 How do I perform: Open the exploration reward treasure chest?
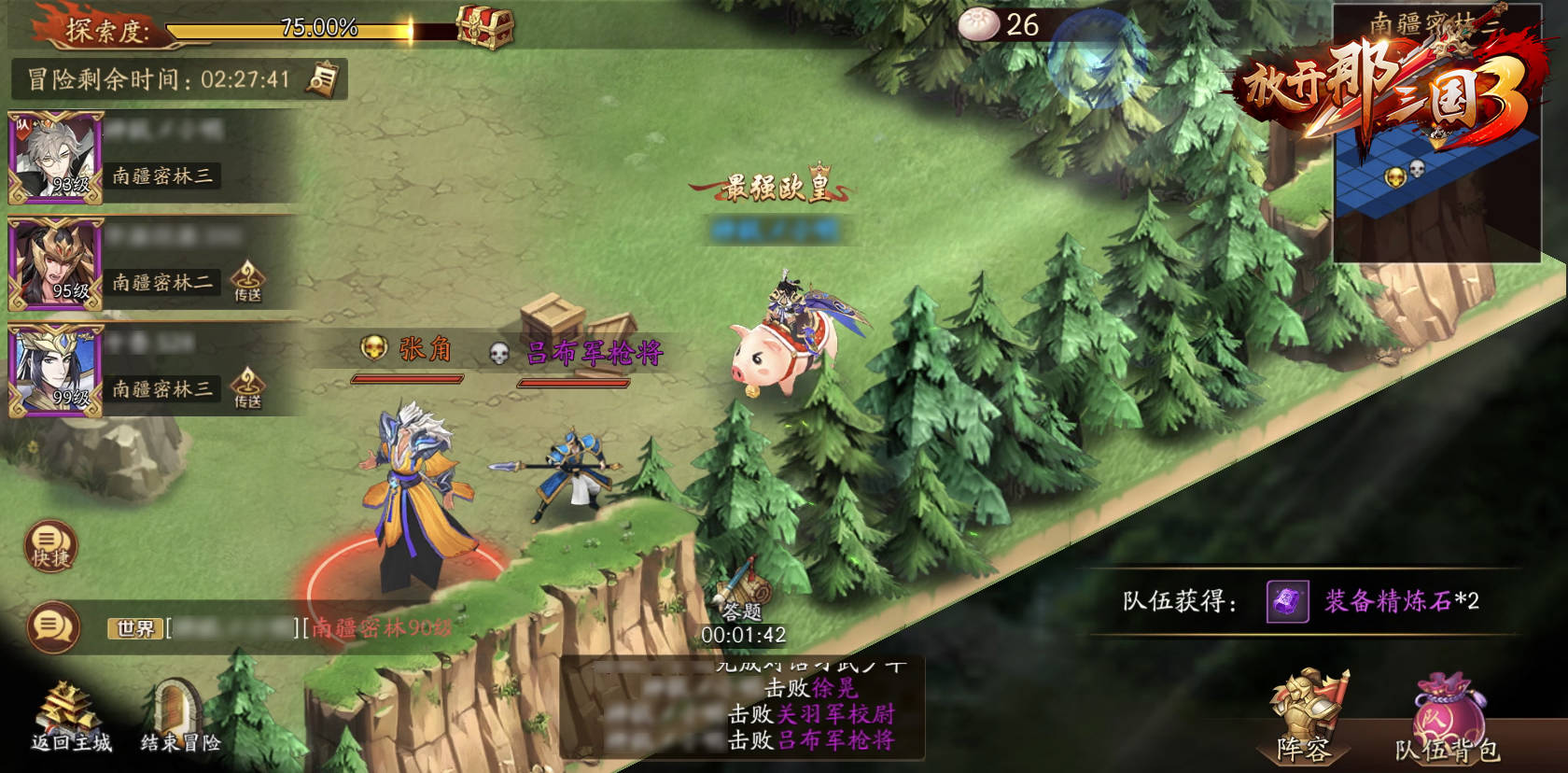485,28
